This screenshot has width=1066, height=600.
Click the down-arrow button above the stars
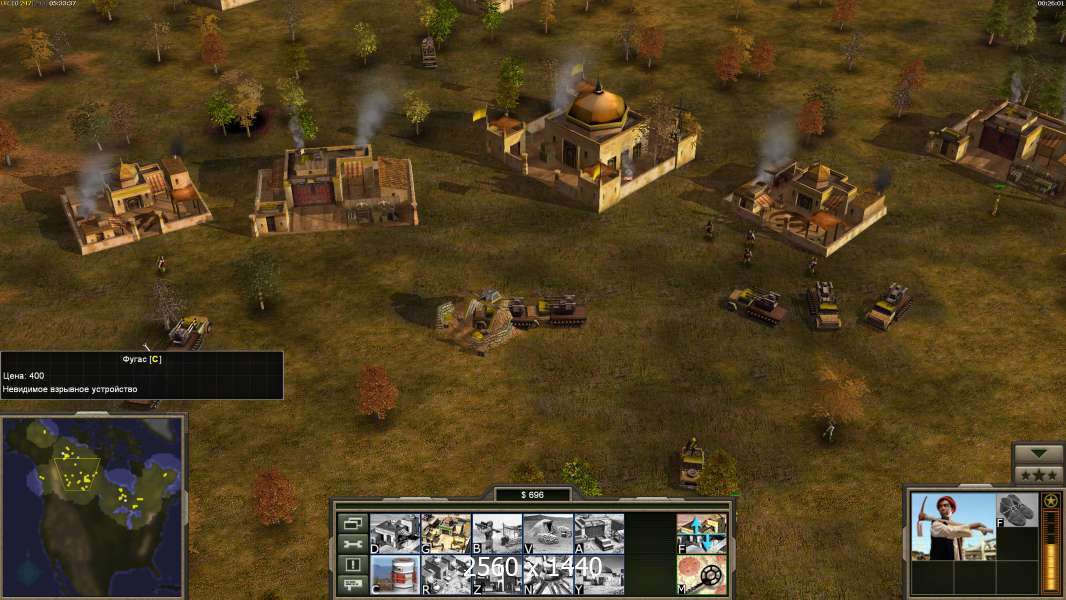(x=1038, y=454)
